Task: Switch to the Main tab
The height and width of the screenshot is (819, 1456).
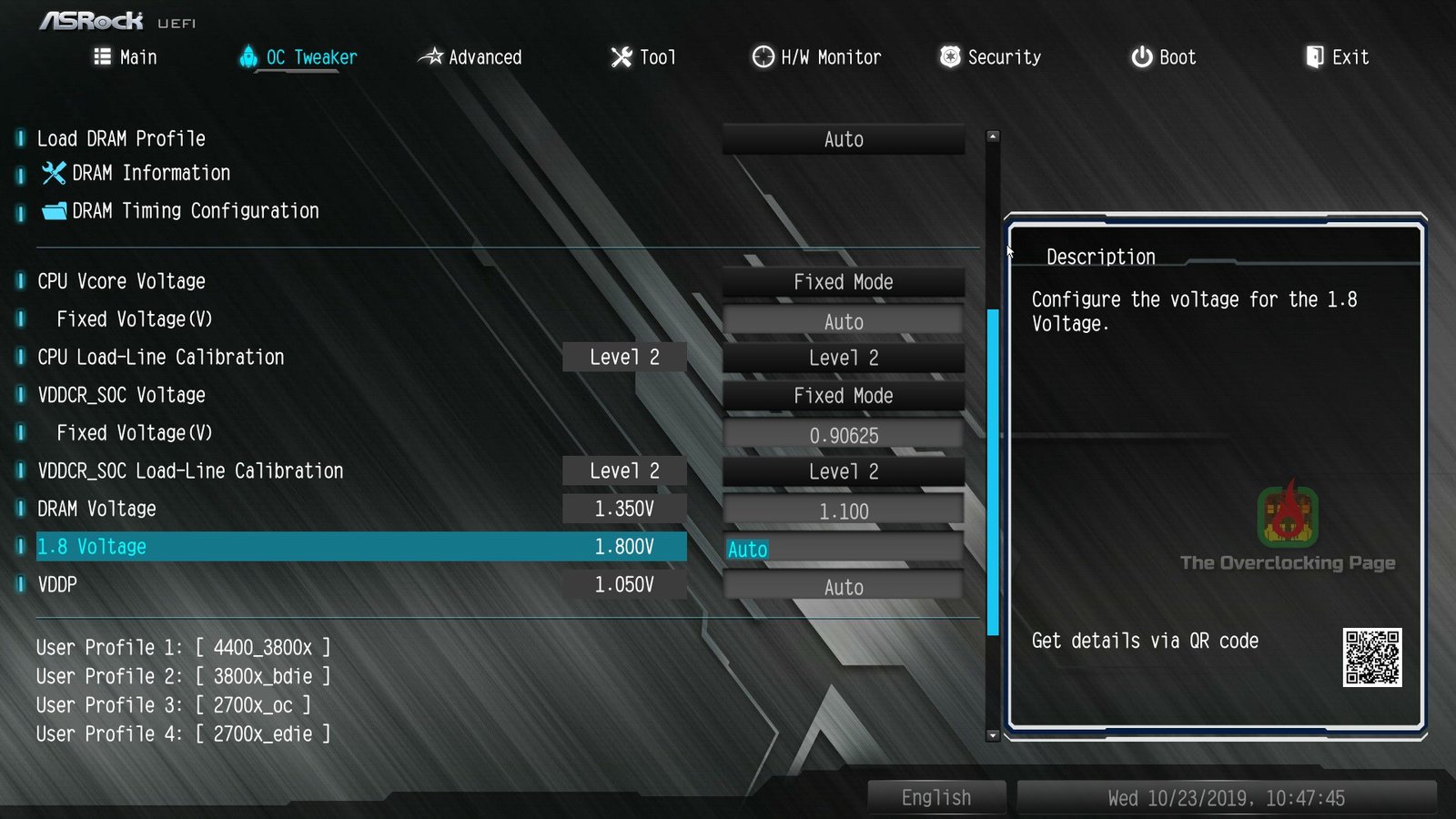Action: point(136,56)
